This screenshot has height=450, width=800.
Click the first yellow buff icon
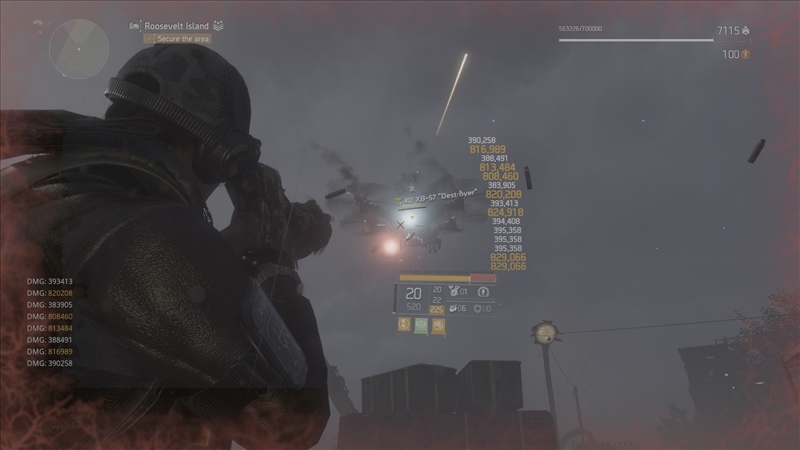[x=404, y=326]
